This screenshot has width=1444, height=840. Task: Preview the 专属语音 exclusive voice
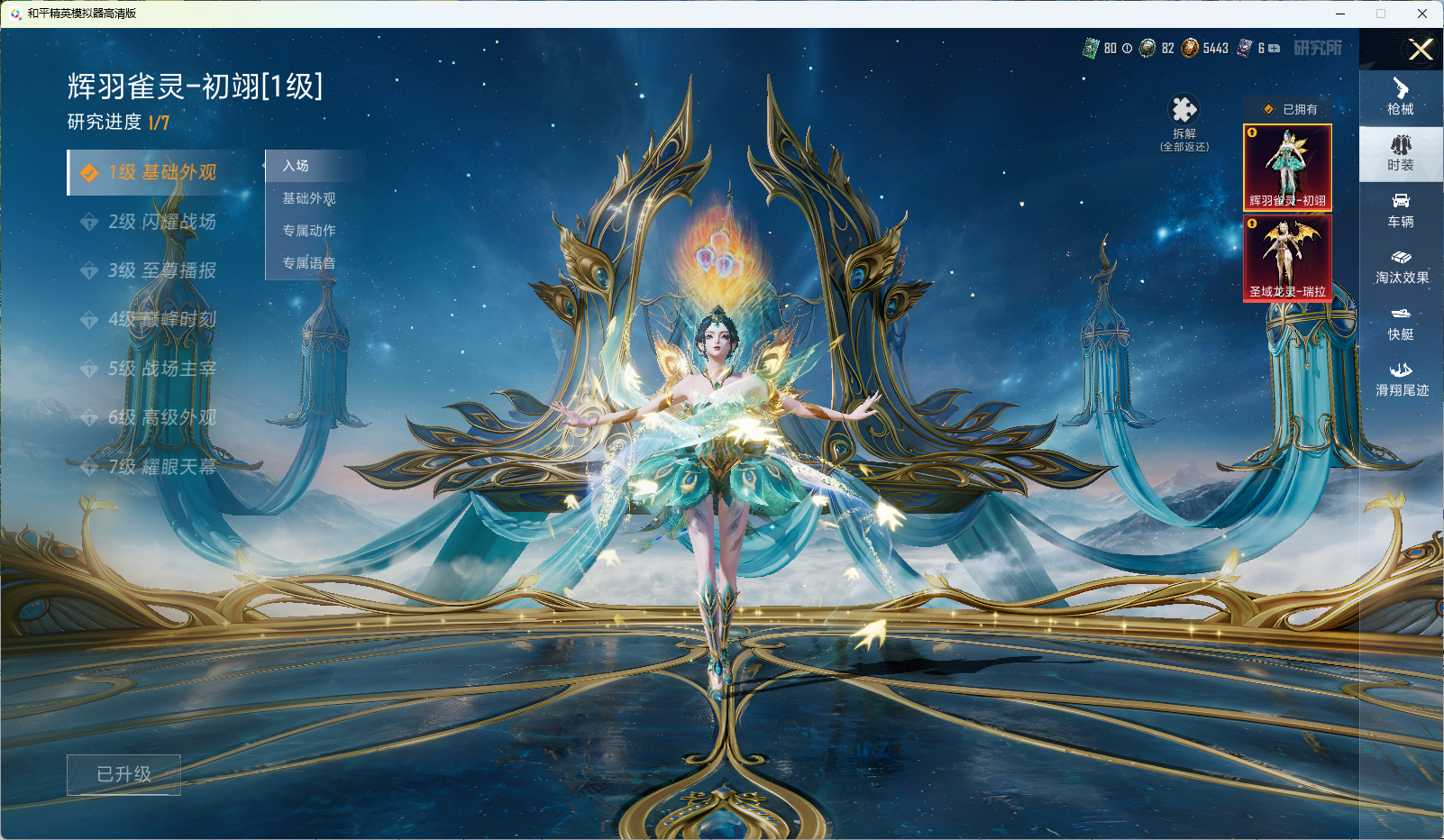tap(309, 263)
